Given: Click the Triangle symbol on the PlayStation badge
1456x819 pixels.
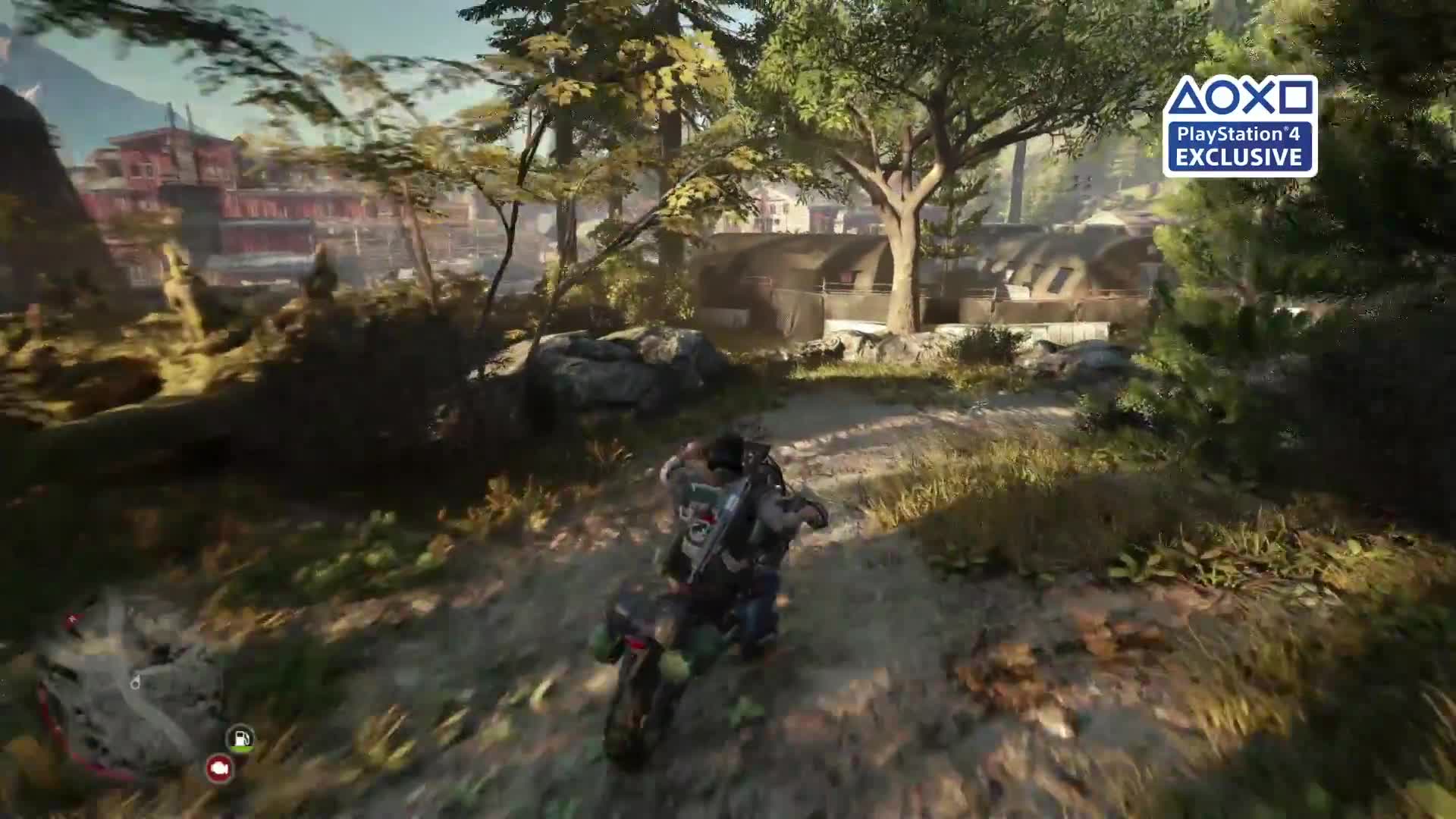Looking at the screenshot, I should (1188, 97).
